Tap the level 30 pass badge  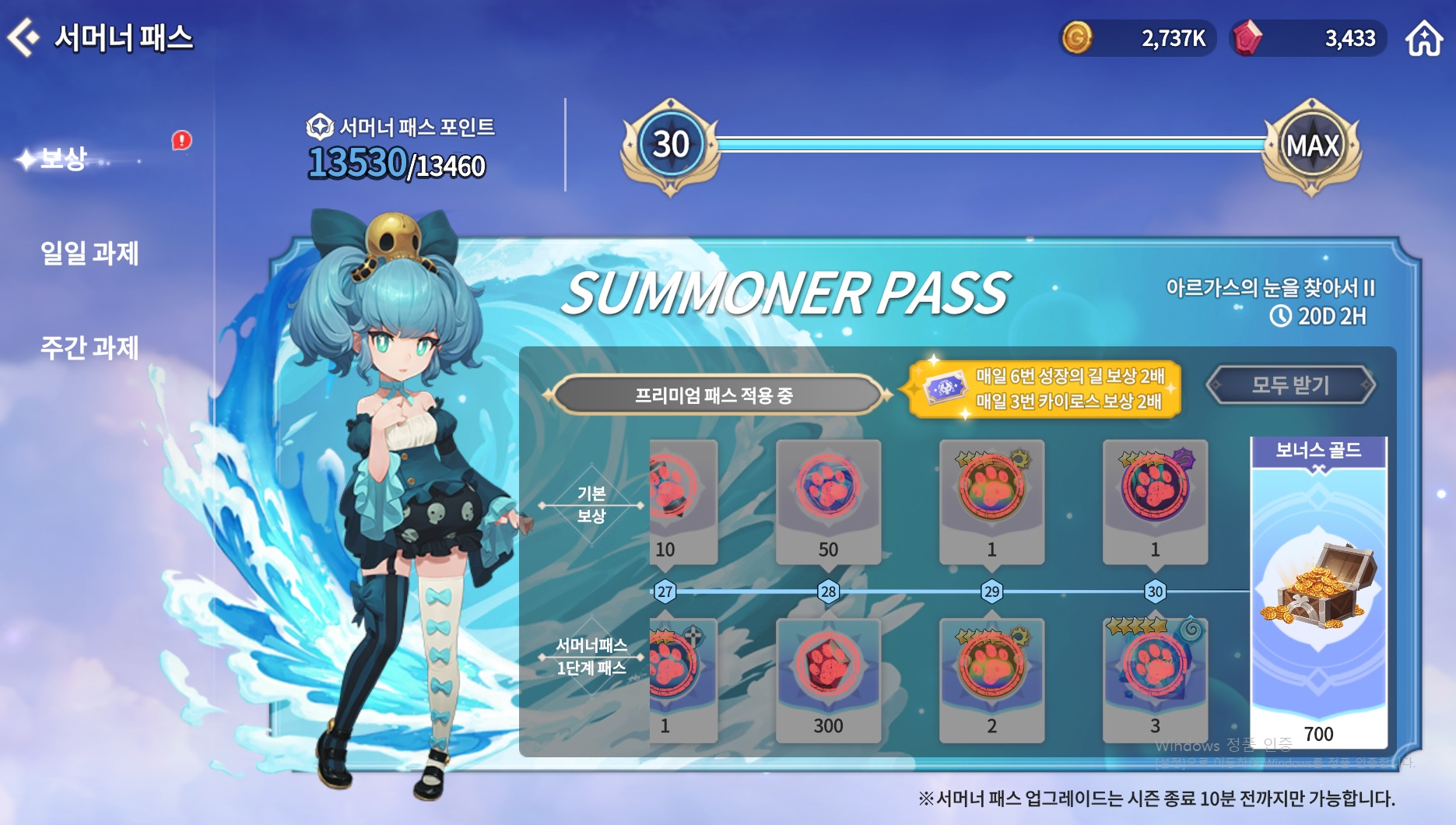click(x=670, y=146)
